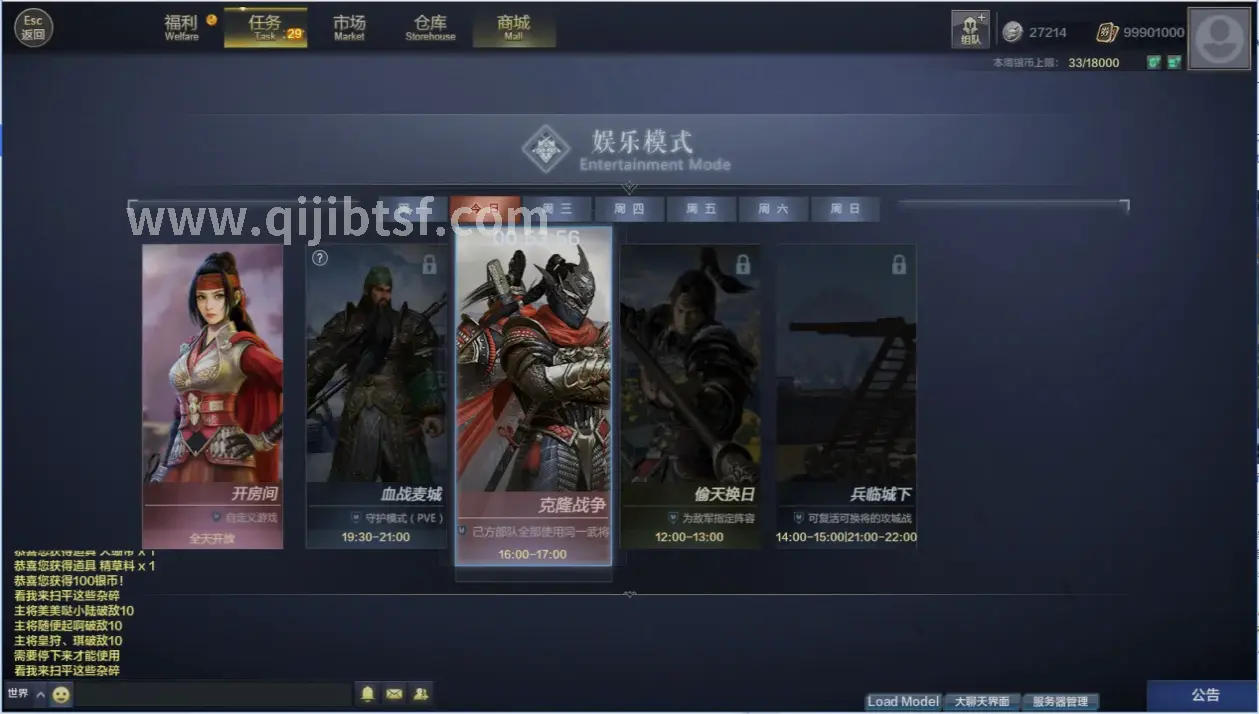
Task: View the 周六 schedule tab
Action: [773, 209]
